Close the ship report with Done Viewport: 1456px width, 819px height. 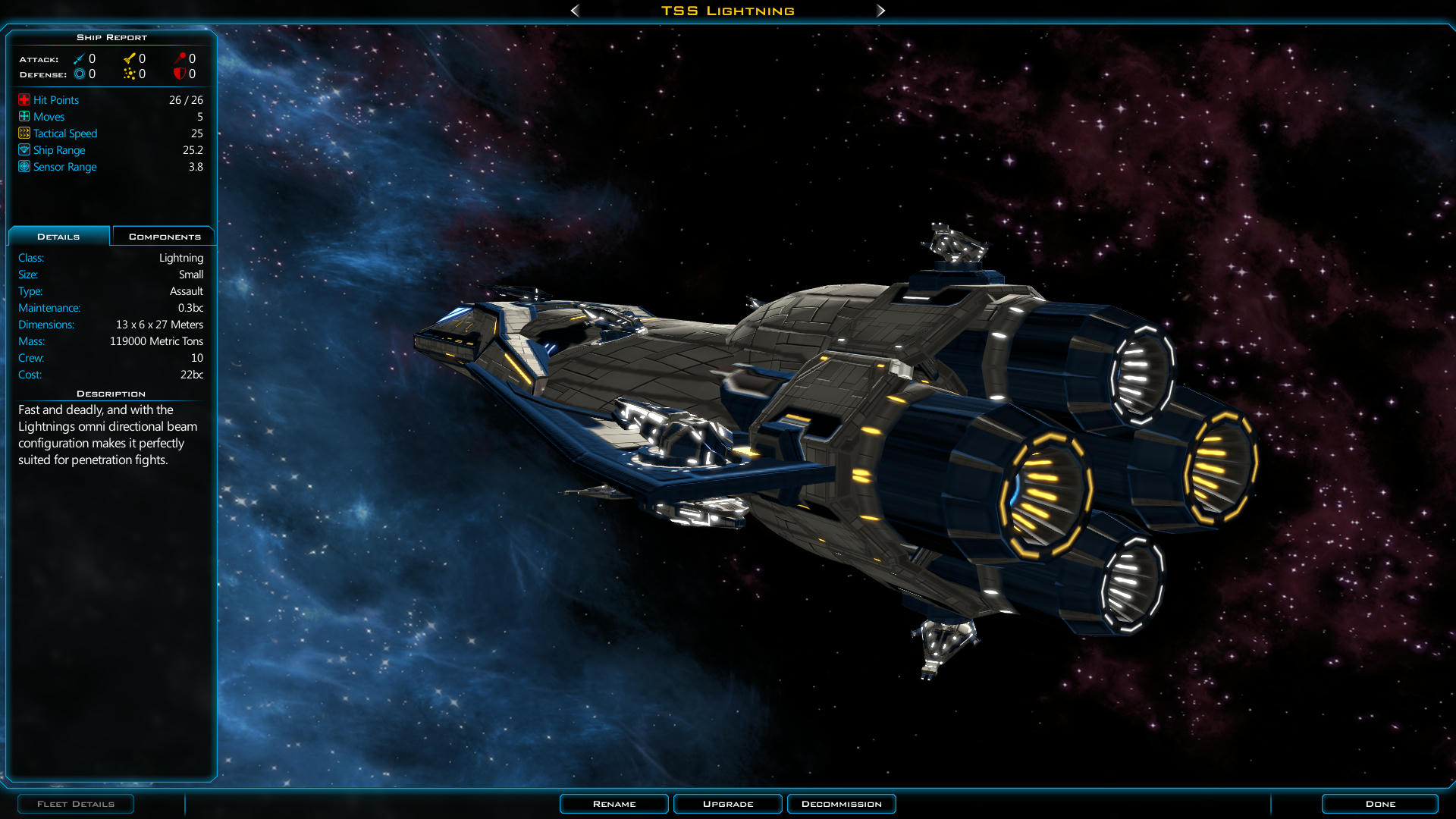(x=1379, y=804)
